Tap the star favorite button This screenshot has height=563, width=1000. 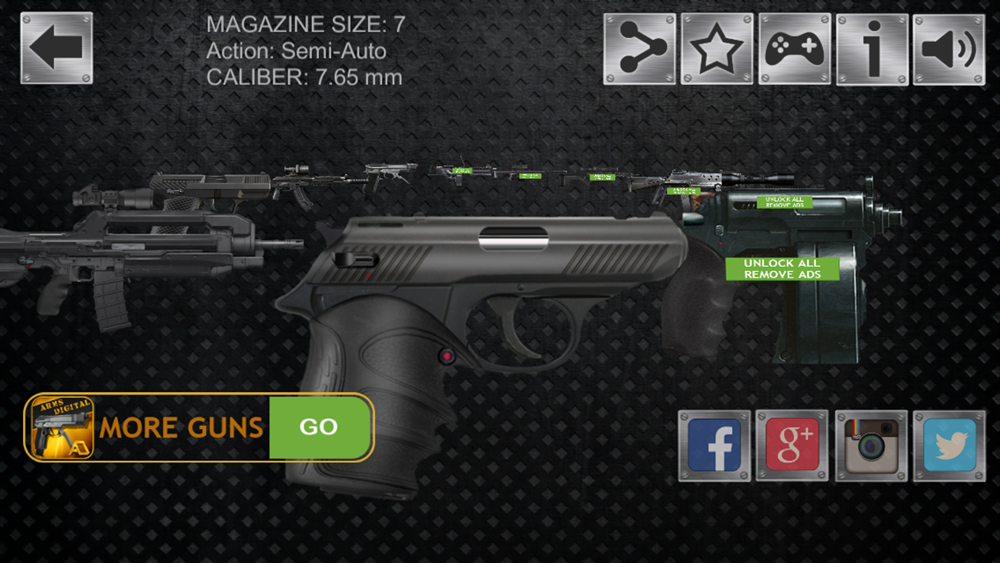click(717, 49)
